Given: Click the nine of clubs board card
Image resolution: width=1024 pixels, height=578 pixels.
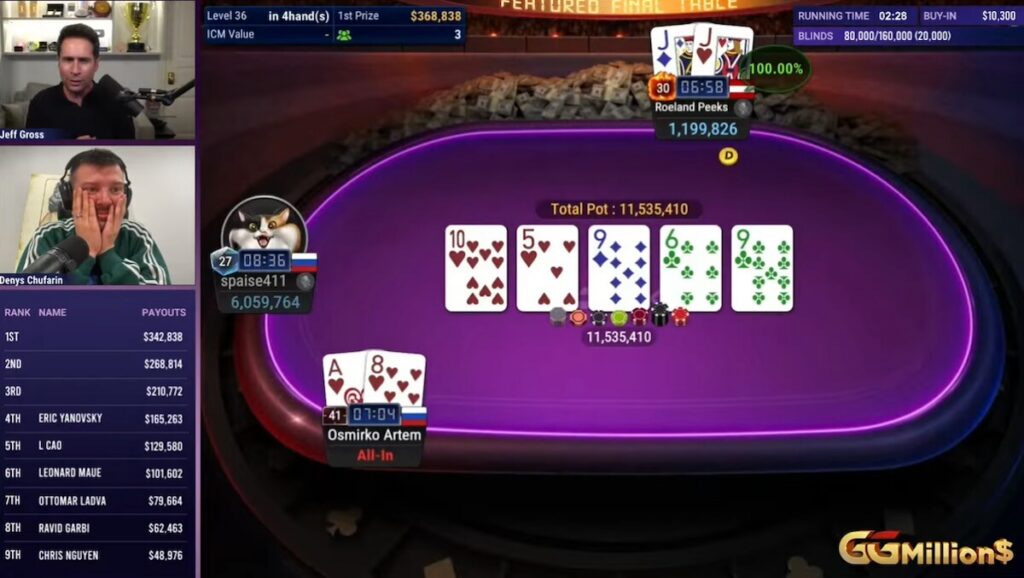Looking at the screenshot, I should (x=762, y=267).
